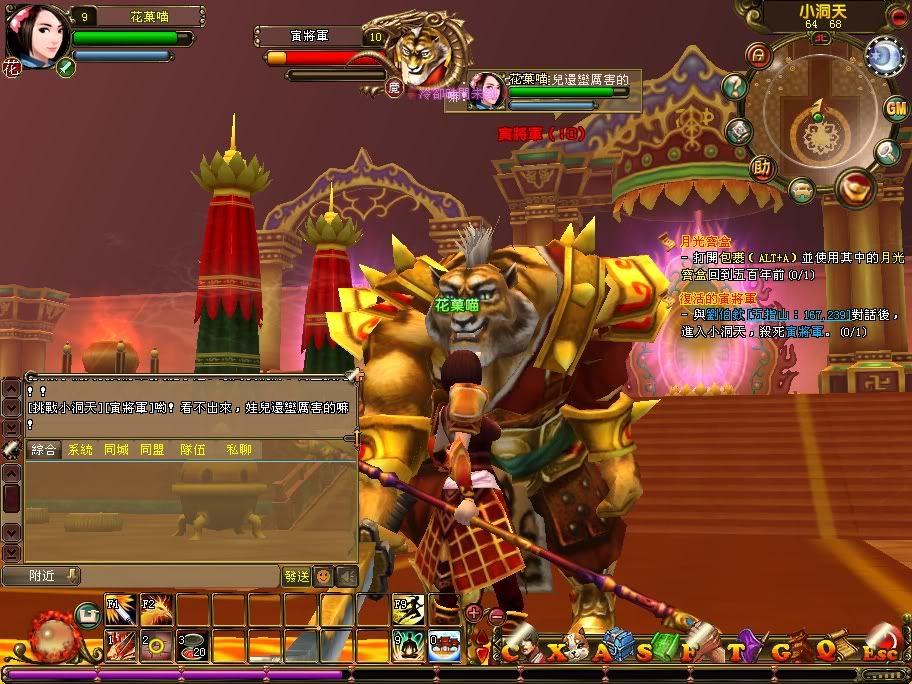The width and height of the screenshot is (912, 684).
Task: Click the chat message input field
Action: [x=180, y=576]
